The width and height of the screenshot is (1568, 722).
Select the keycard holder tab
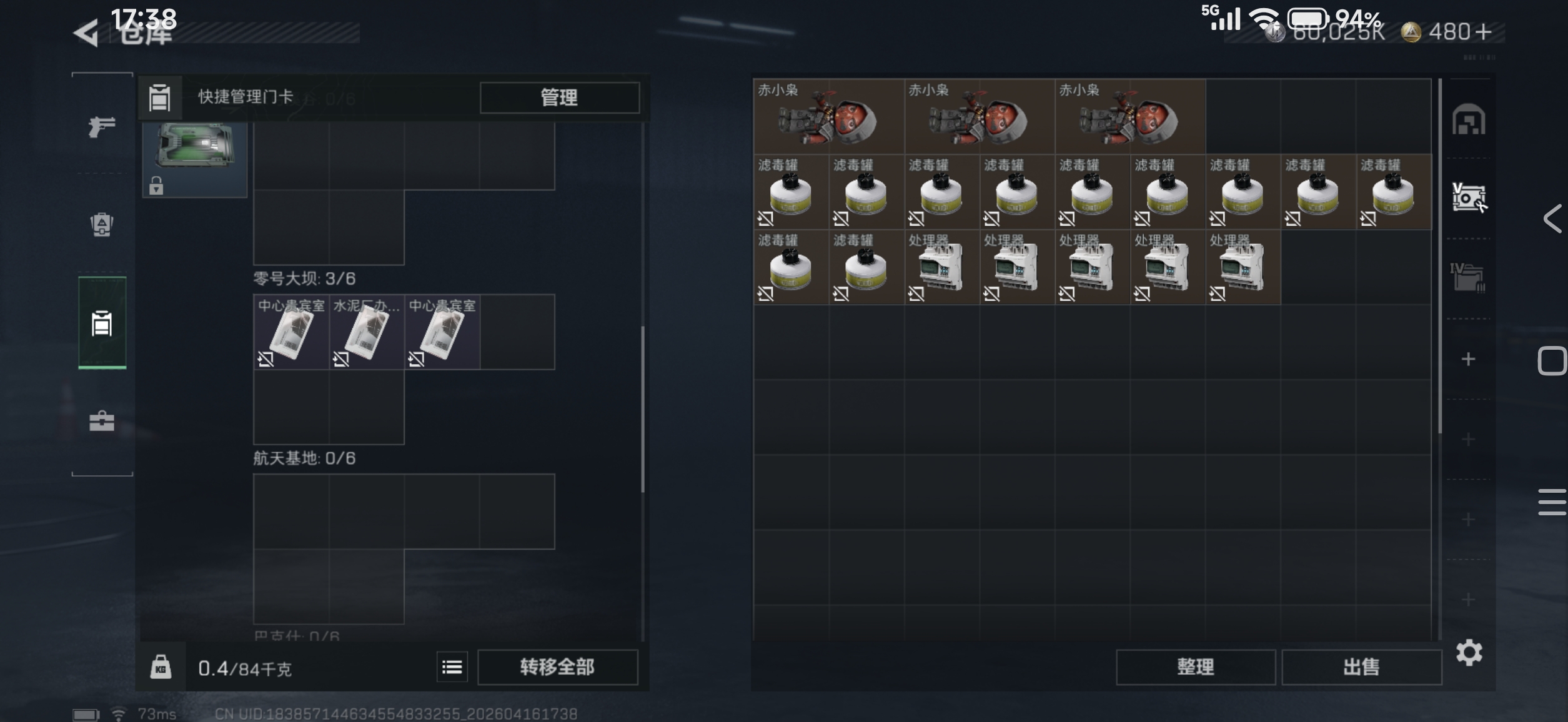click(102, 324)
